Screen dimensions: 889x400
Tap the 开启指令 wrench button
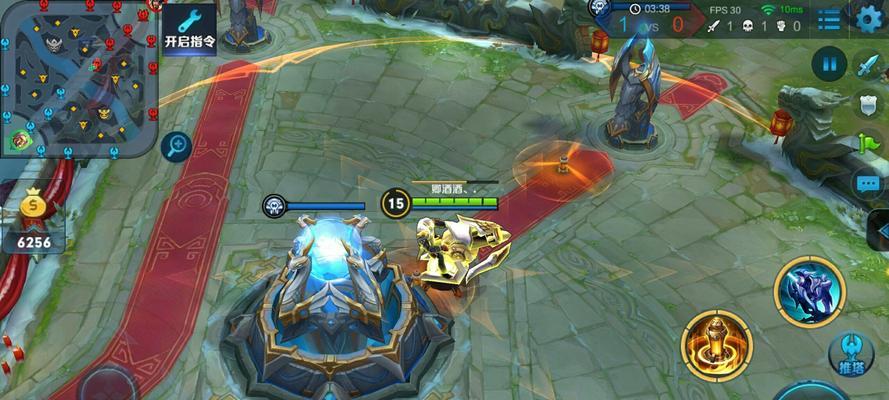coord(189,28)
